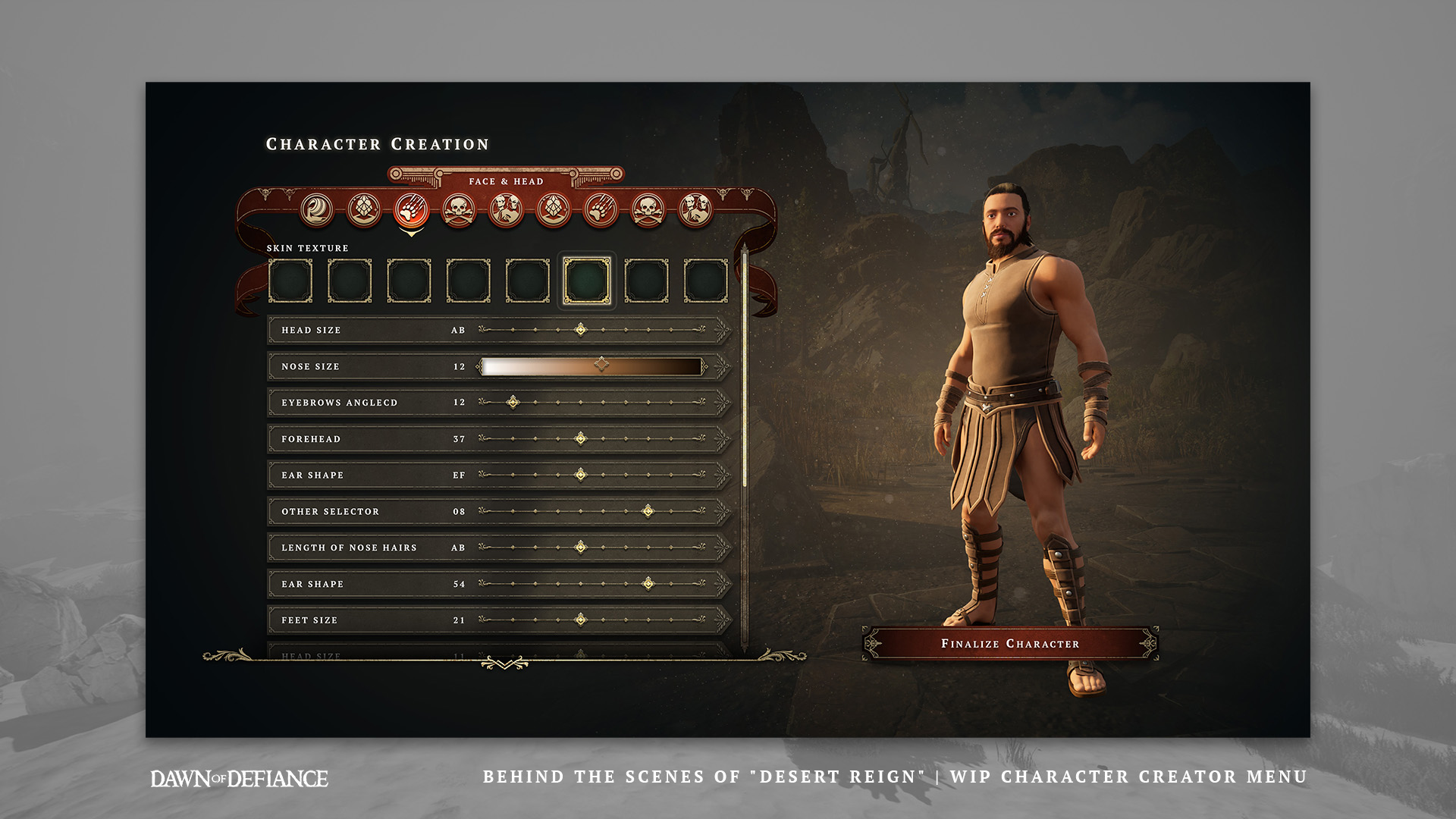Set the Eyebrows Angled slider handle
Screen dimensions: 1456x819
coord(513,403)
